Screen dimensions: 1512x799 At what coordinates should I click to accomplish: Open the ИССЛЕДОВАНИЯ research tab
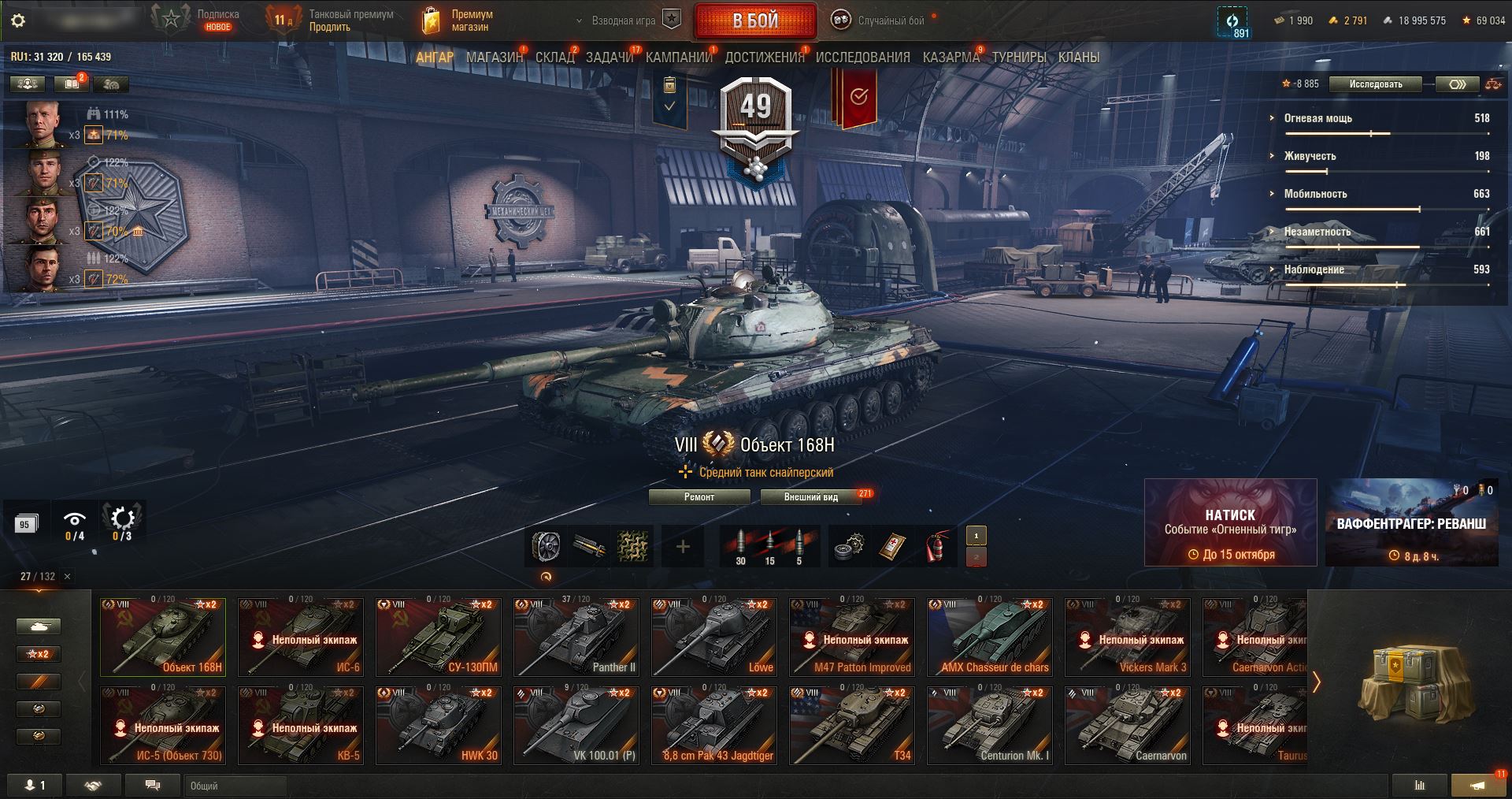pyautogui.click(x=862, y=58)
